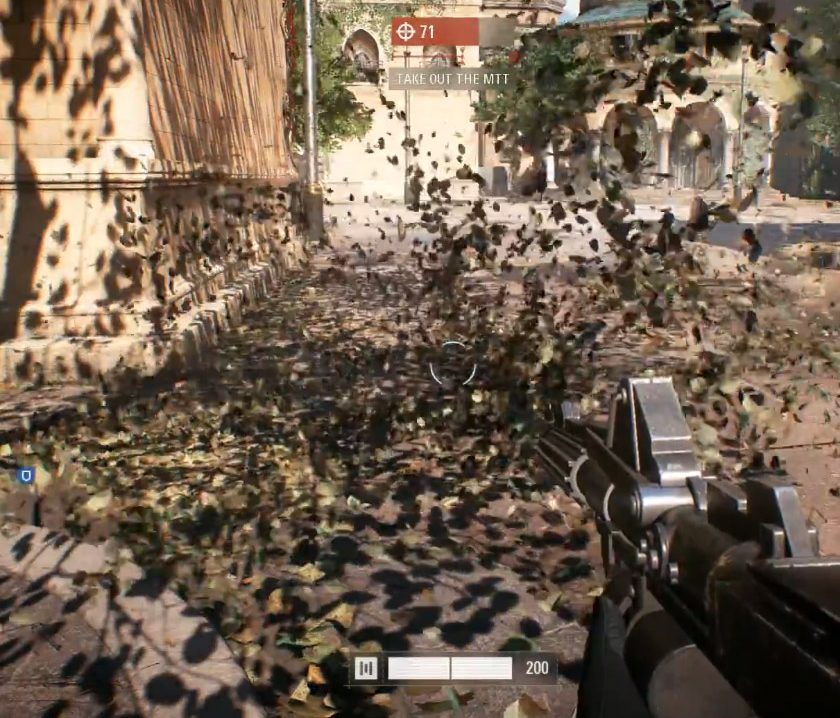Image resolution: width=840 pixels, height=718 pixels.
Task: Click the blue shield objective marker
Action: [27, 475]
